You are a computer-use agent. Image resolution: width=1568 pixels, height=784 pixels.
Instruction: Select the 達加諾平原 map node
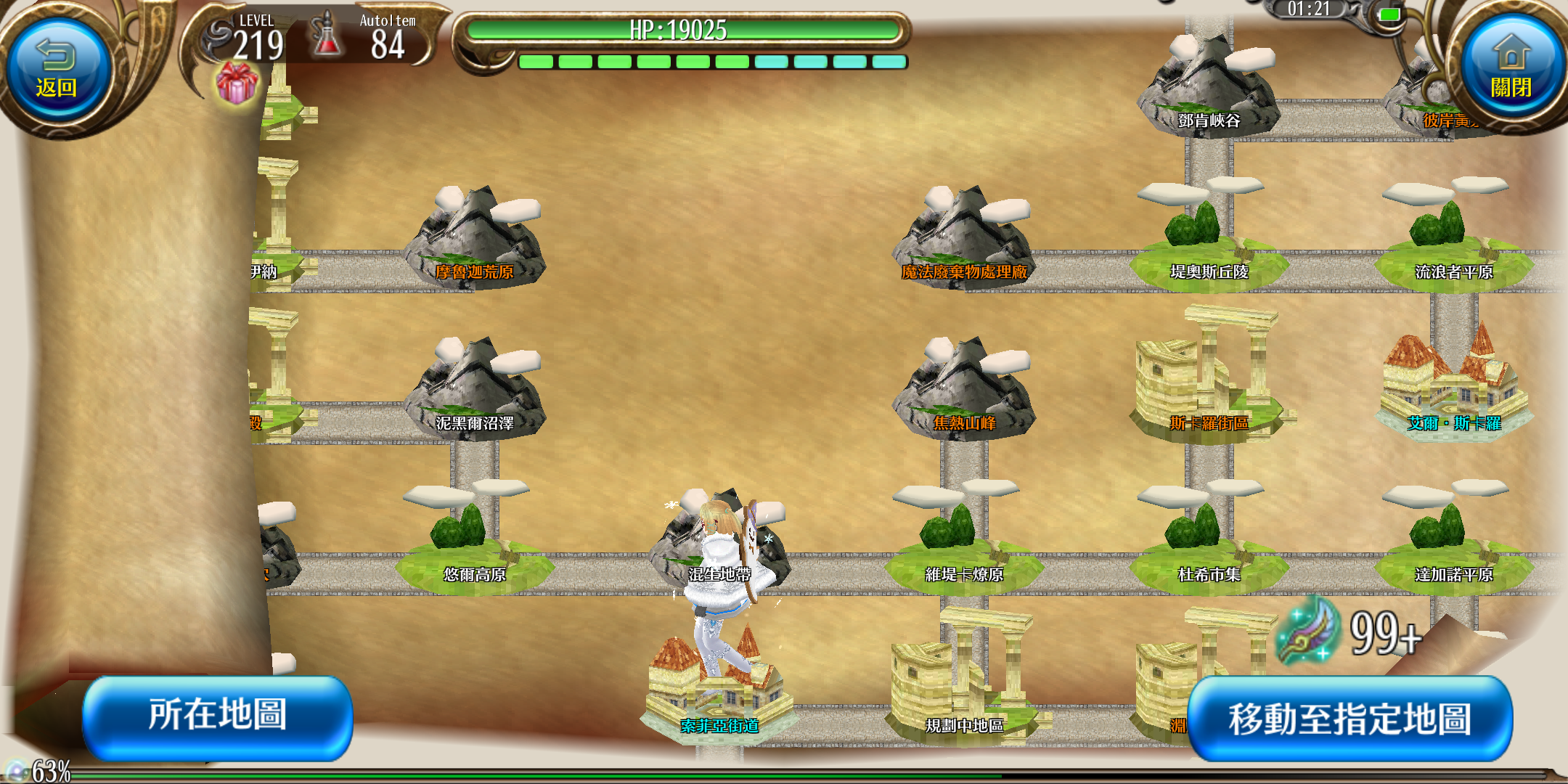pyautogui.click(x=1453, y=544)
